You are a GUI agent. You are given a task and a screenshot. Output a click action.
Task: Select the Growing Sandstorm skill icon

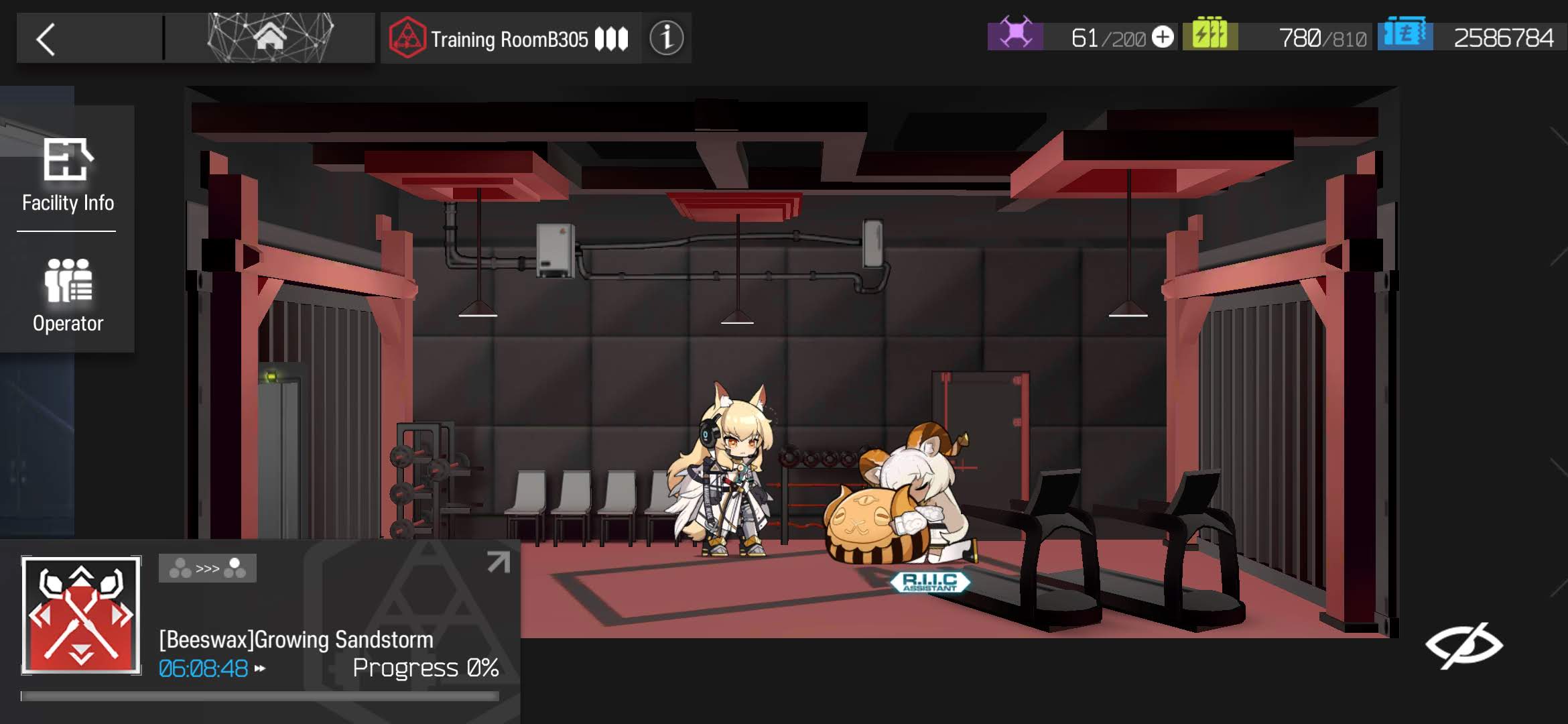(81, 615)
